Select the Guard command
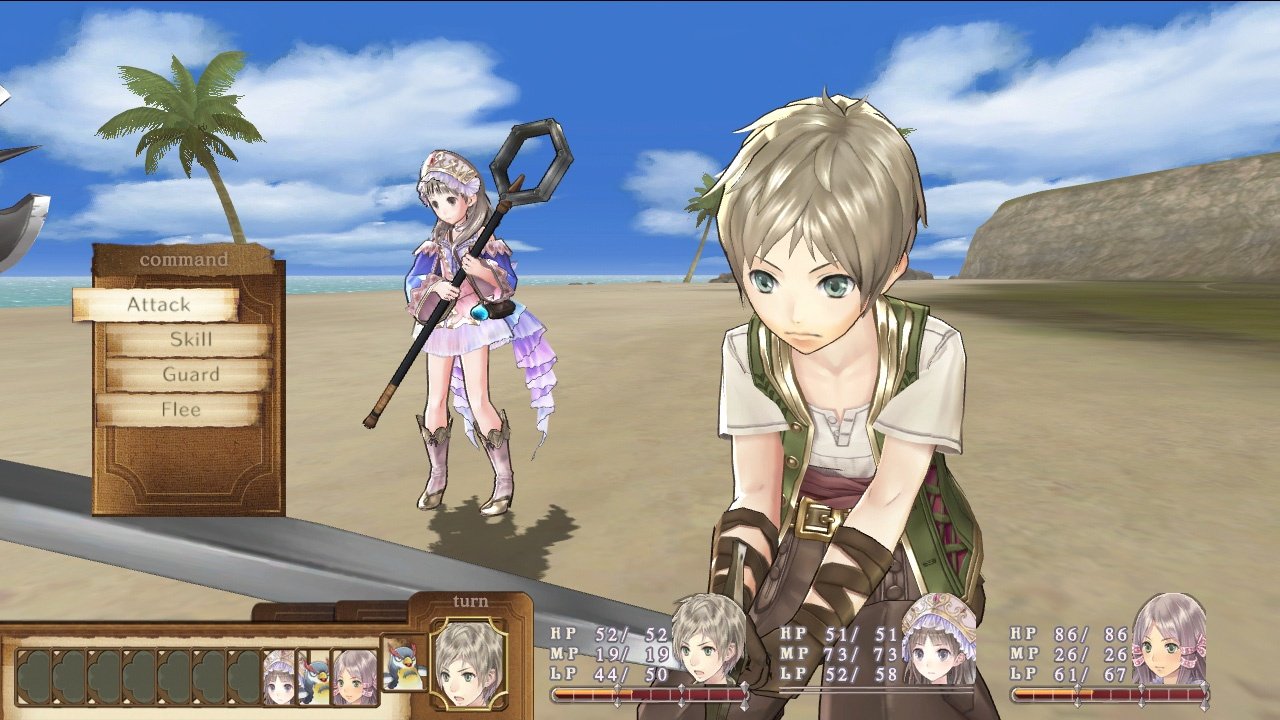1280x720 pixels. point(190,375)
